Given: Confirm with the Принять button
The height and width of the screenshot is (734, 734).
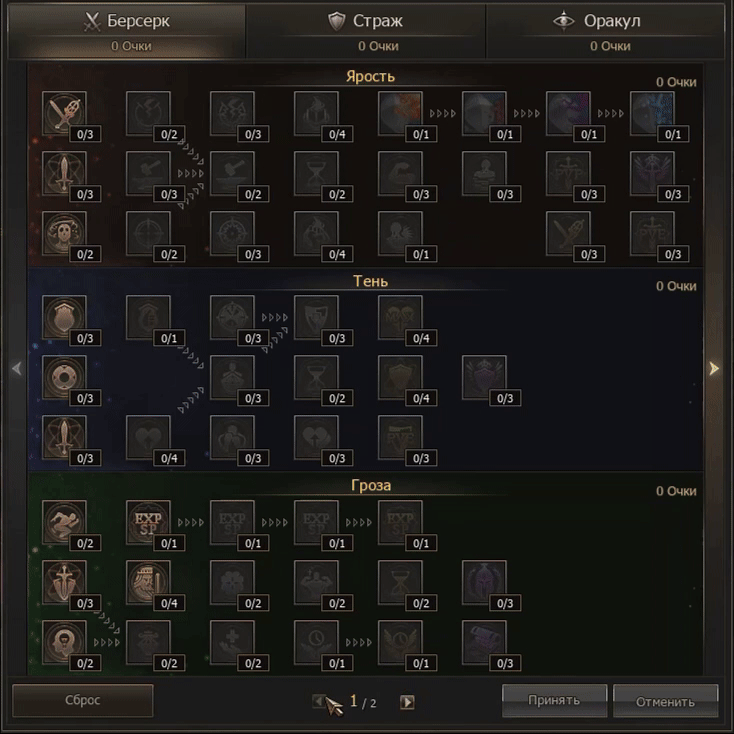Looking at the screenshot, I should click(x=554, y=700).
